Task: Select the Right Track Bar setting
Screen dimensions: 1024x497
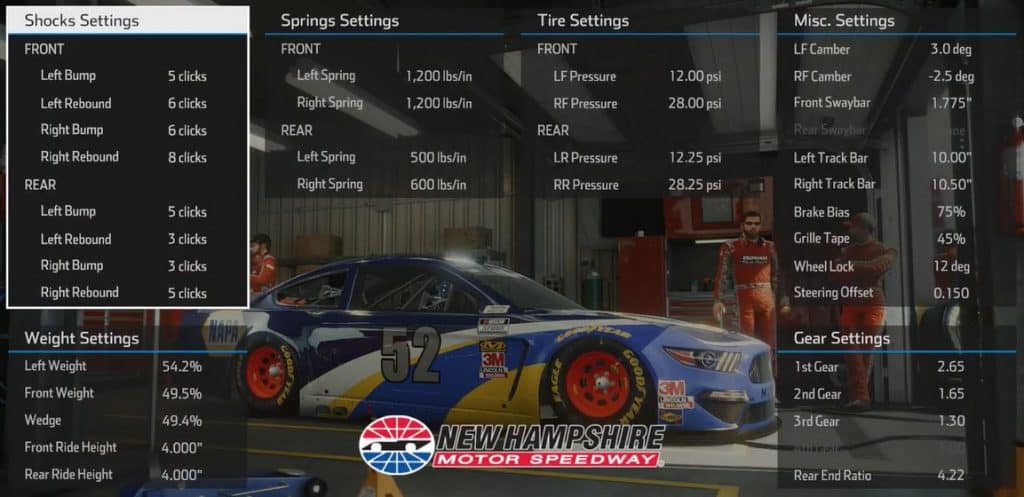Action: tap(882, 184)
